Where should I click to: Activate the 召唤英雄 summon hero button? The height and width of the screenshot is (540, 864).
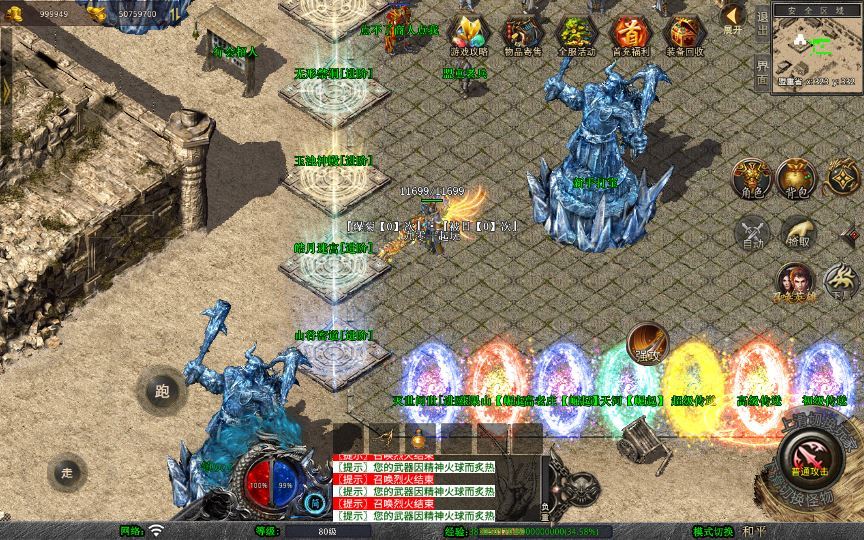pyautogui.click(x=796, y=282)
